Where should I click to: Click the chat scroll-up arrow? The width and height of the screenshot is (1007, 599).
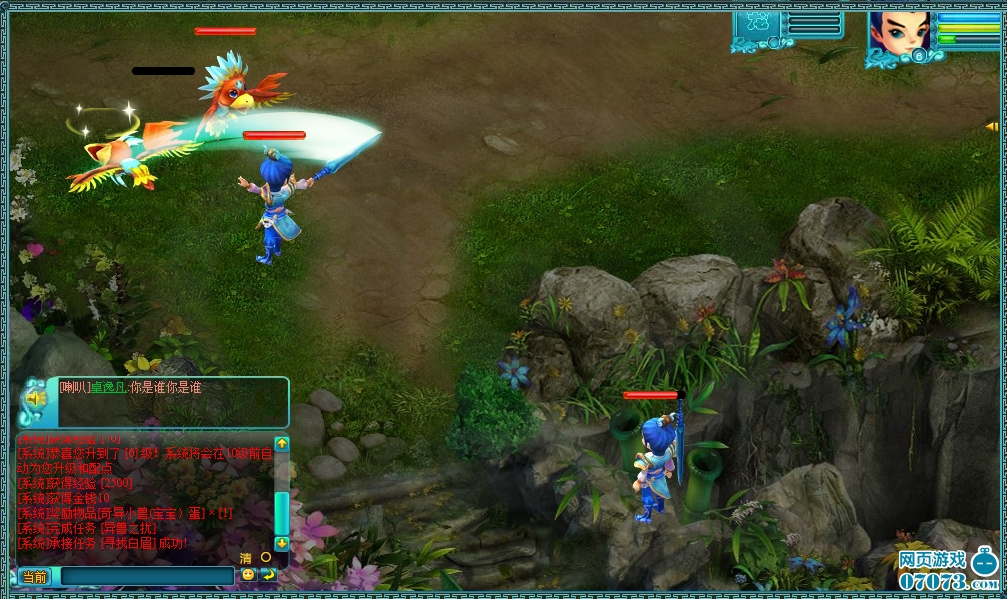282,443
